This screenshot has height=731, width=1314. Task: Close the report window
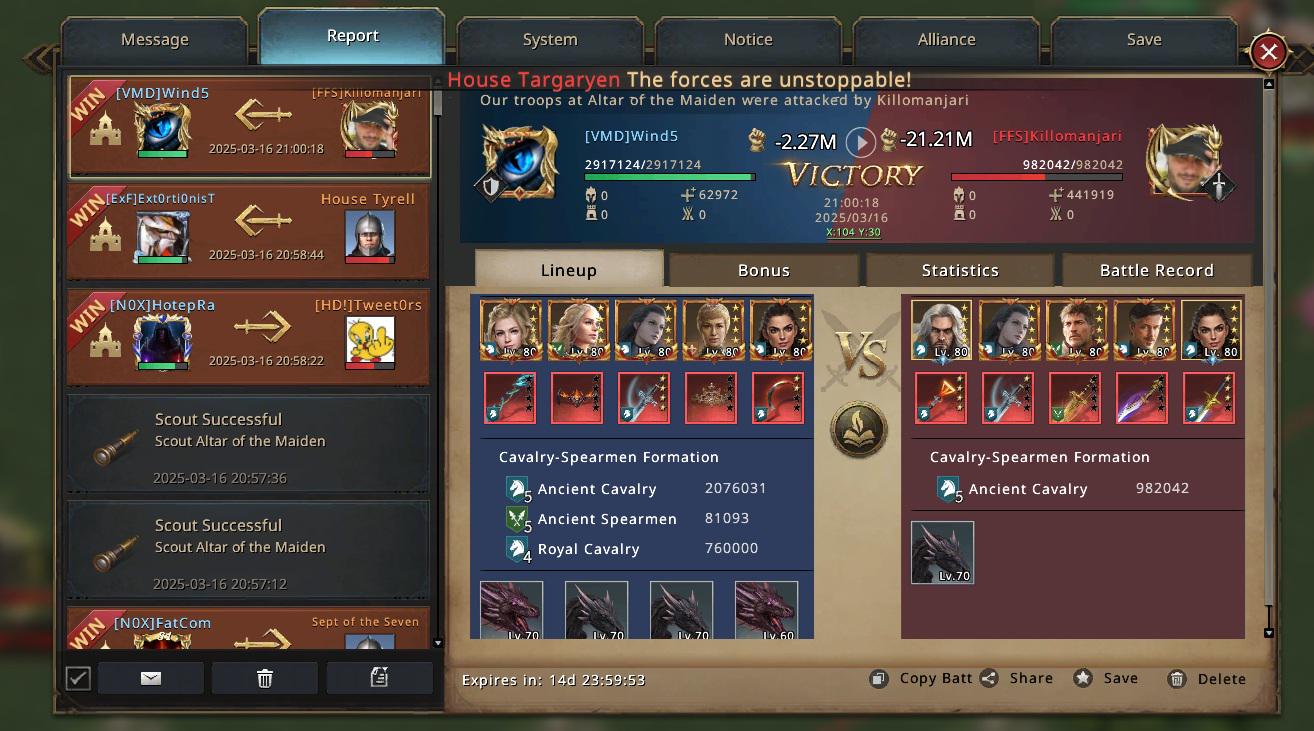[1269, 52]
